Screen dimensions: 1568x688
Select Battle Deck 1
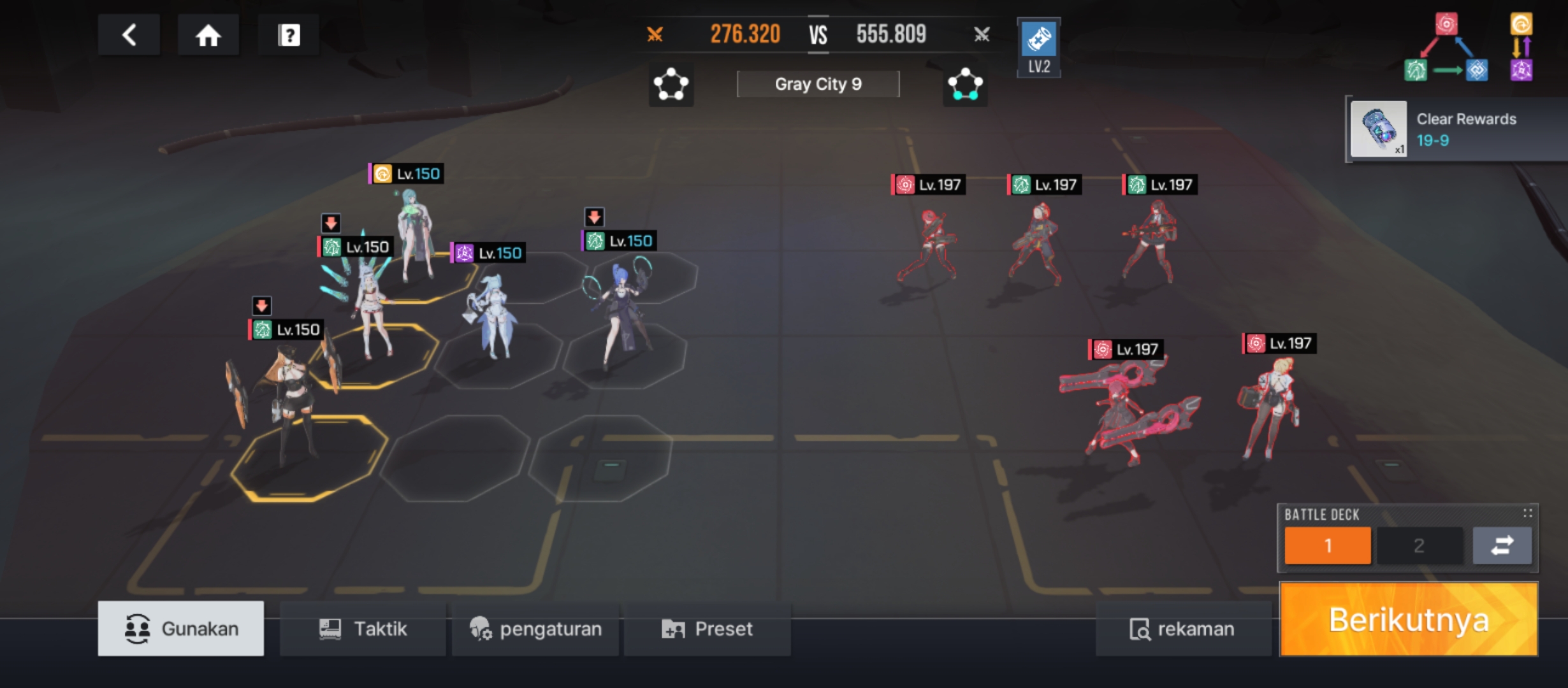click(1327, 545)
